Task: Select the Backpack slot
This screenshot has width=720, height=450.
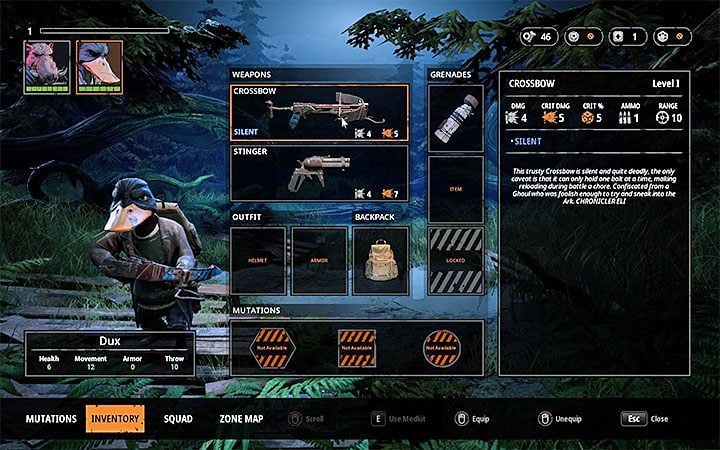Action: (x=381, y=260)
